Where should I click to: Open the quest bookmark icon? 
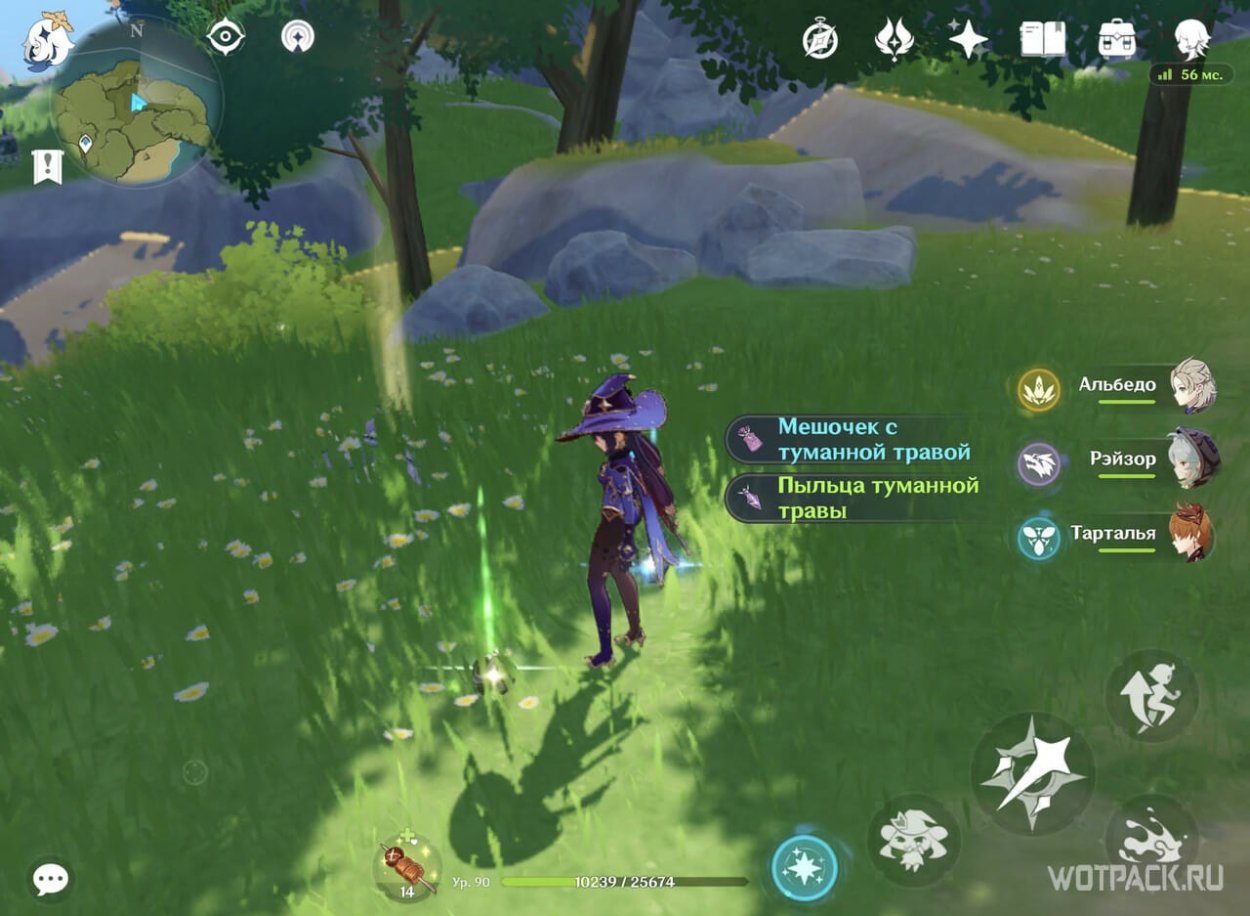click(47, 167)
